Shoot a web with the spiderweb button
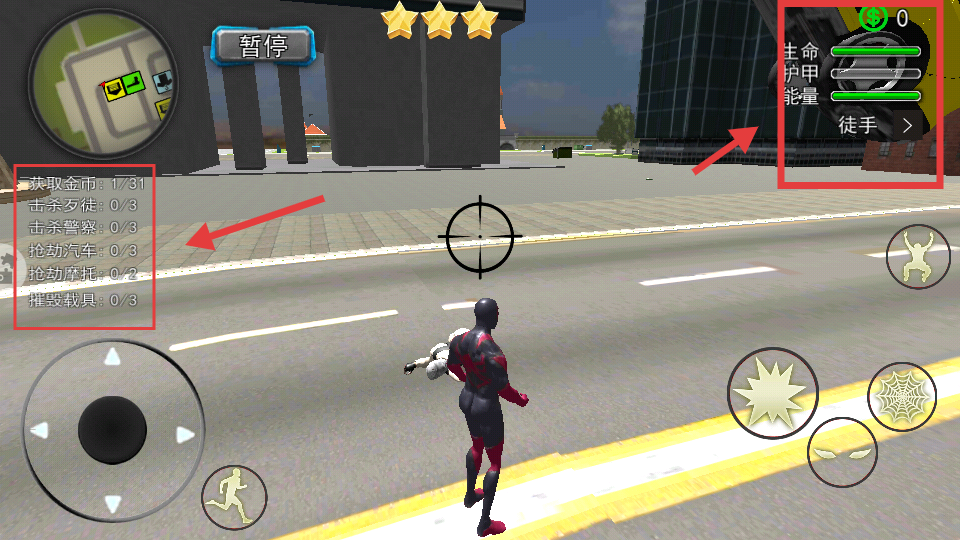The width and height of the screenshot is (960, 540). coord(901,397)
